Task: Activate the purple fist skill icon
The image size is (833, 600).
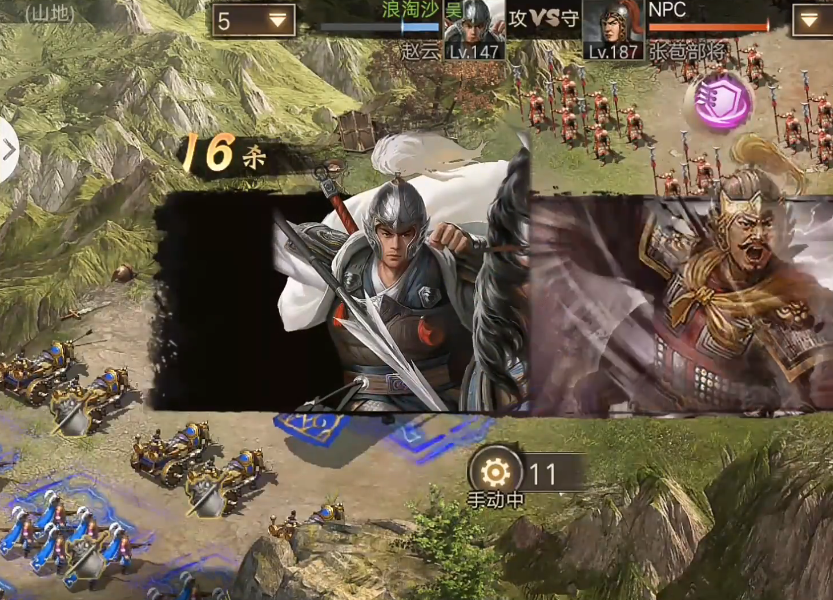Action: [x=723, y=101]
